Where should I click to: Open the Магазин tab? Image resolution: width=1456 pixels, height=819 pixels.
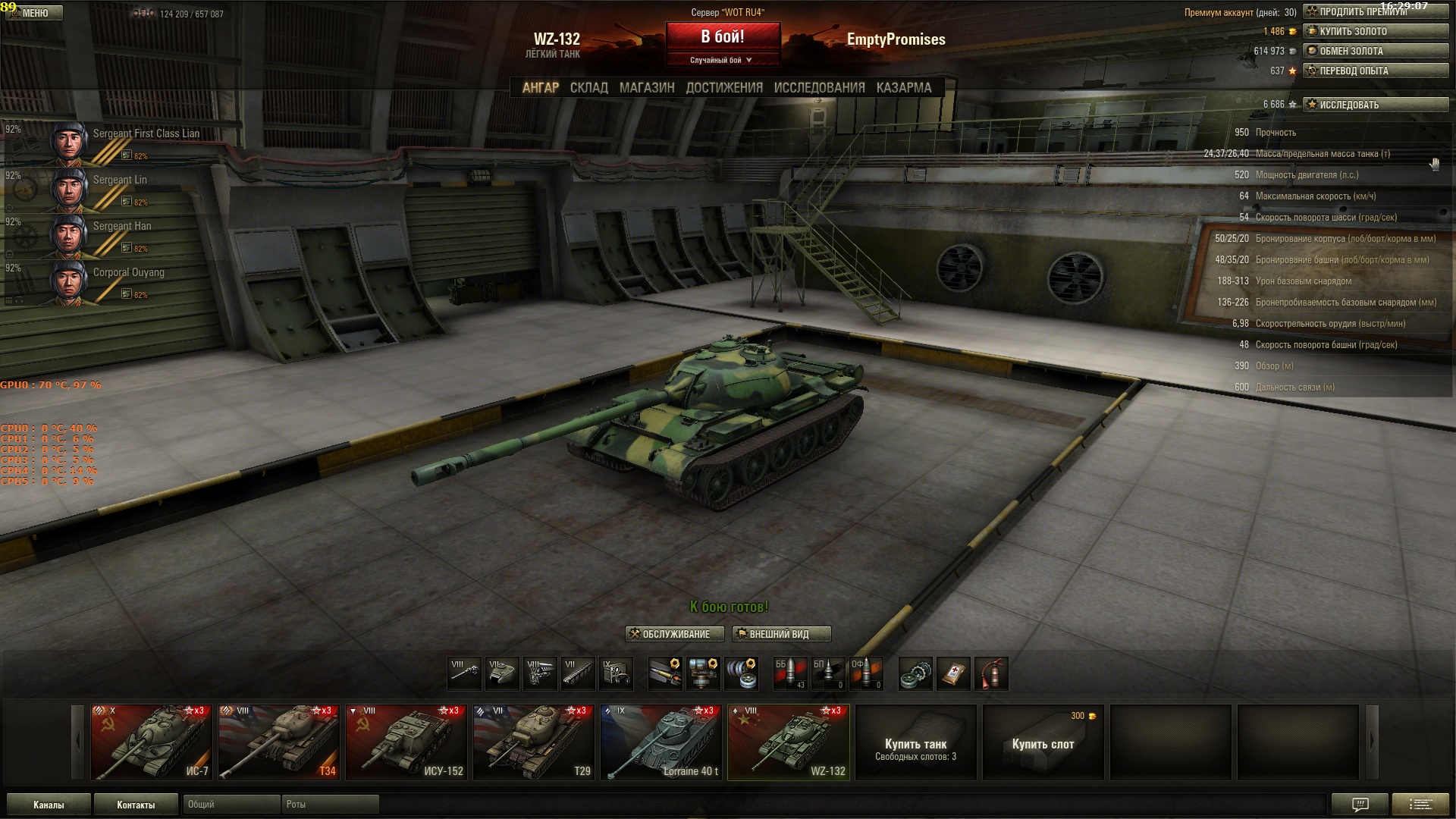pos(646,88)
